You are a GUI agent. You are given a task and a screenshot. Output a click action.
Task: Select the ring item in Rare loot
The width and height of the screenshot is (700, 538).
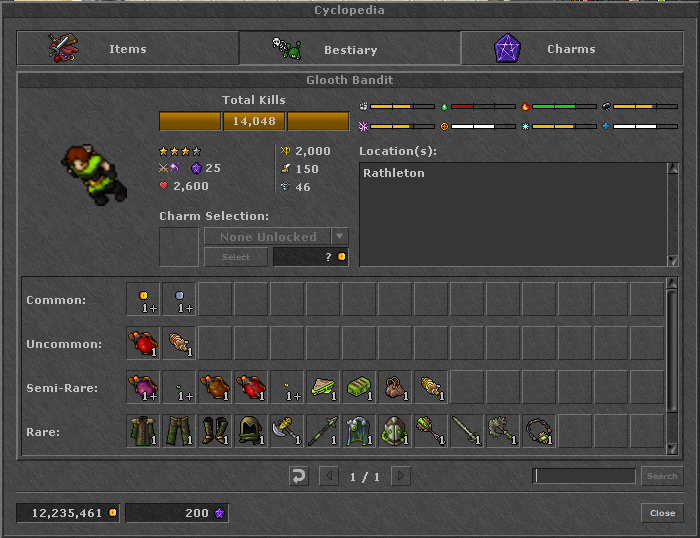[x=540, y=432]
